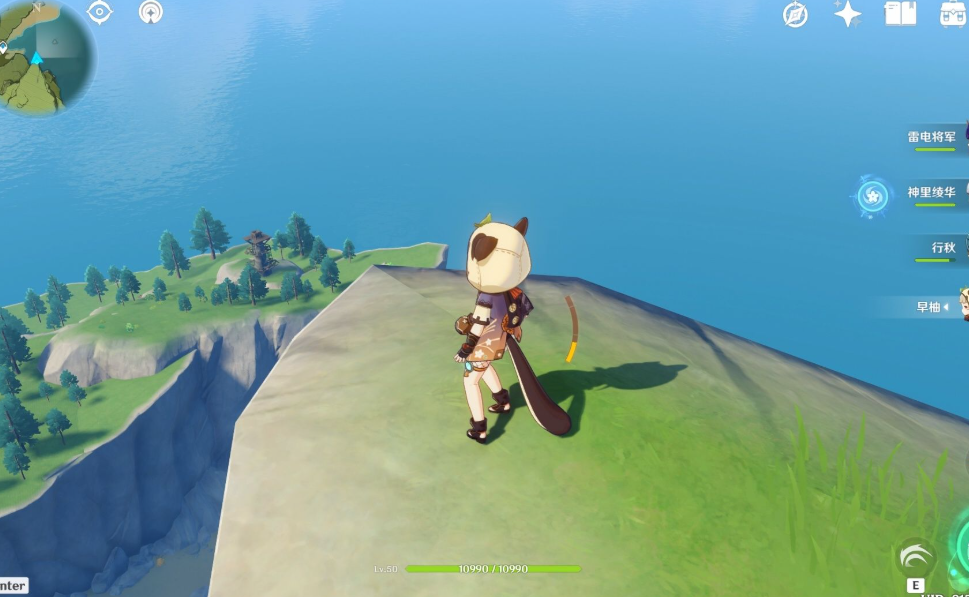Open quest navigation with the eye icon
969x597 pixels.
pyautogui.click(x=100, y=12)
